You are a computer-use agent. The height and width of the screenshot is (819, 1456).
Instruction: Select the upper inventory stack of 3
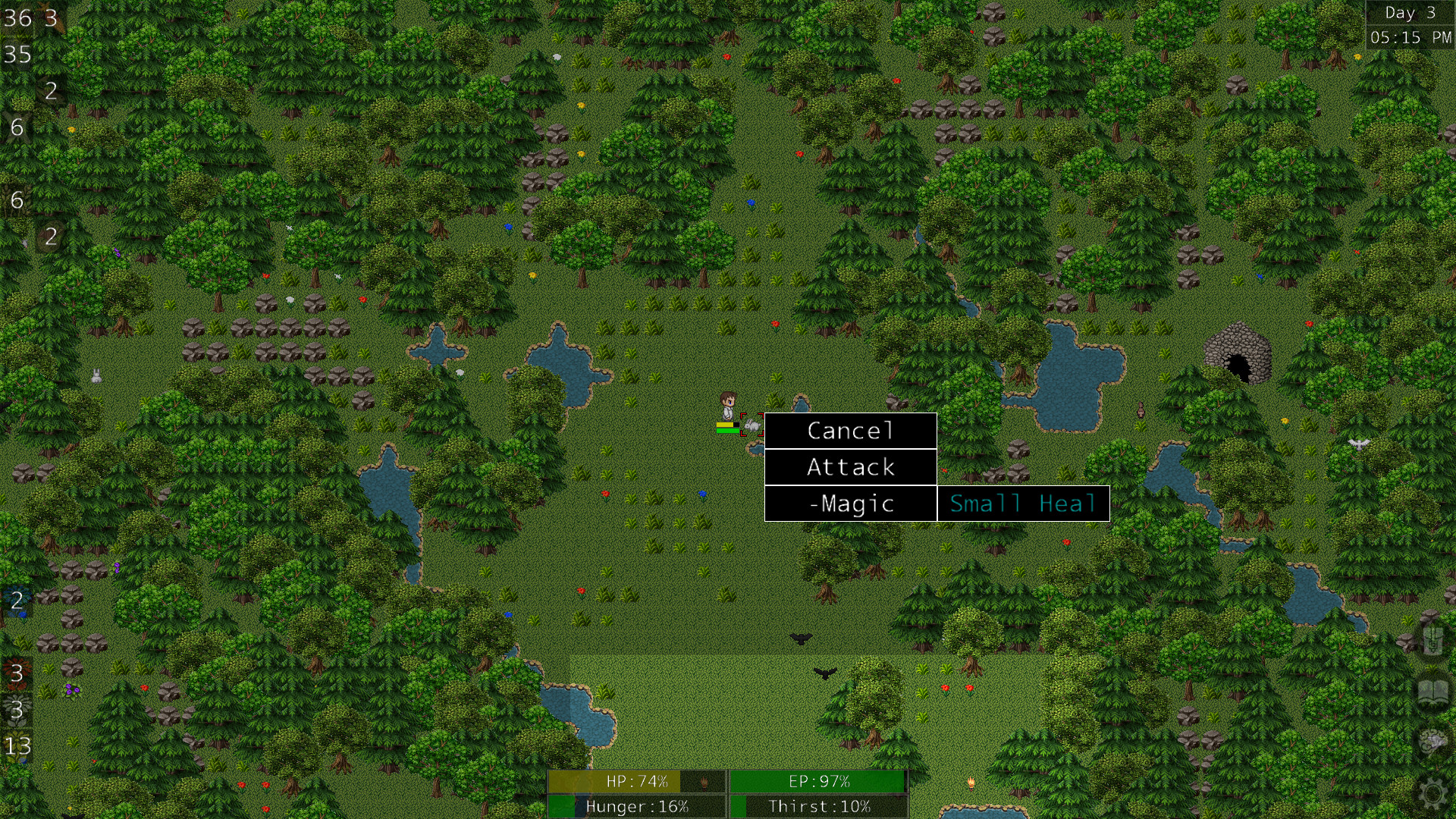(x=17, y=671)
